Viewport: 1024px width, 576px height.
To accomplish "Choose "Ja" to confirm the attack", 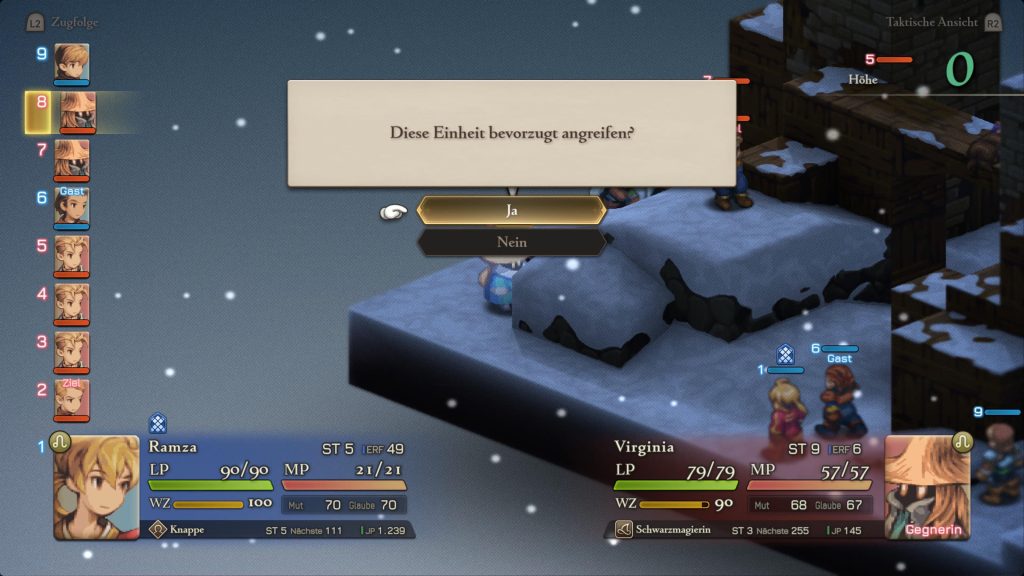I will (x=511, y=210).
